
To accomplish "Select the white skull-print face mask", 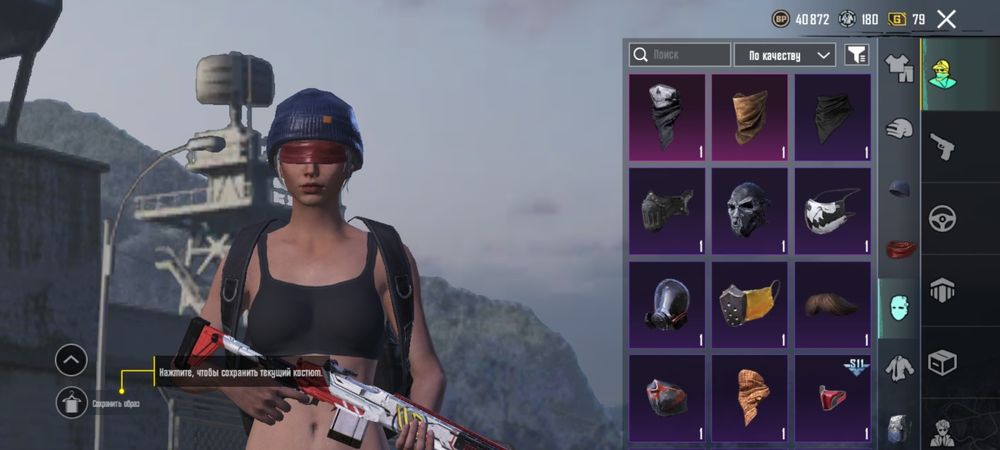I will point(832,208).
